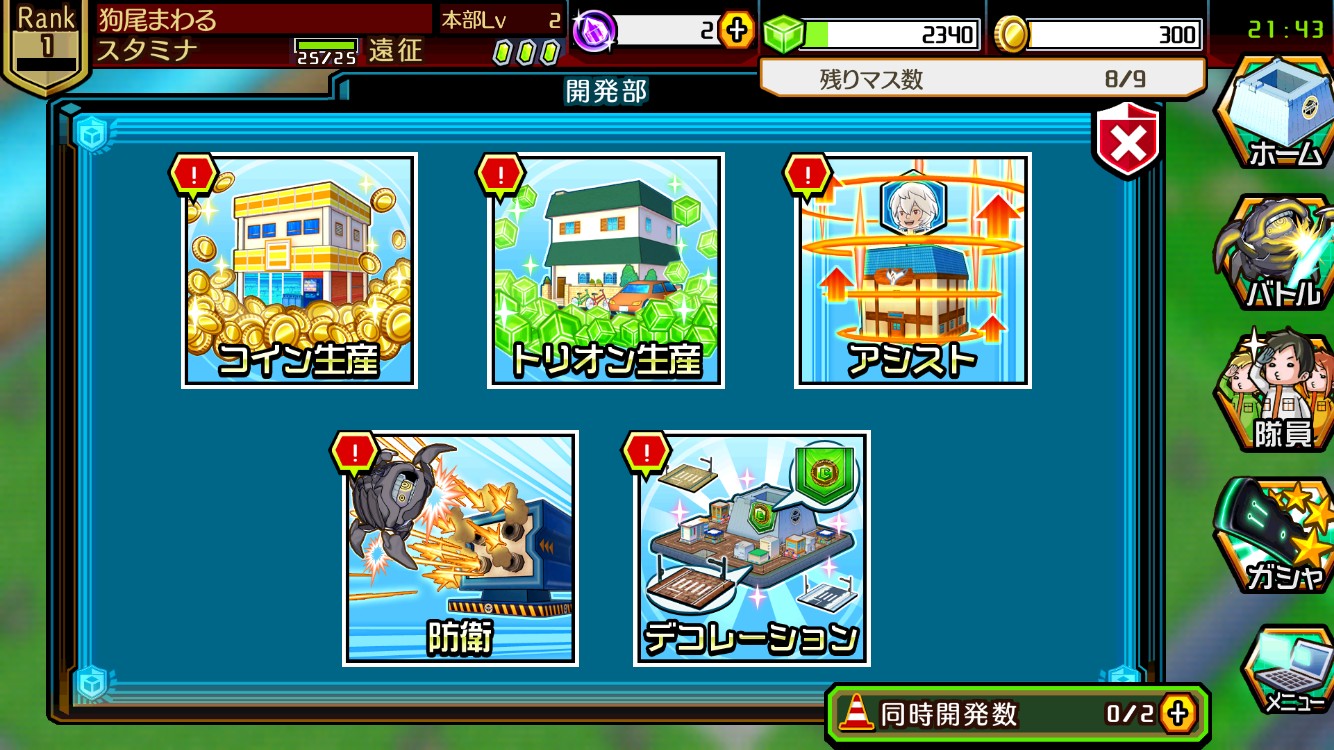Close the 開発部 window
Screen dimensions: 1334x750
click(x=1128, y=143)
